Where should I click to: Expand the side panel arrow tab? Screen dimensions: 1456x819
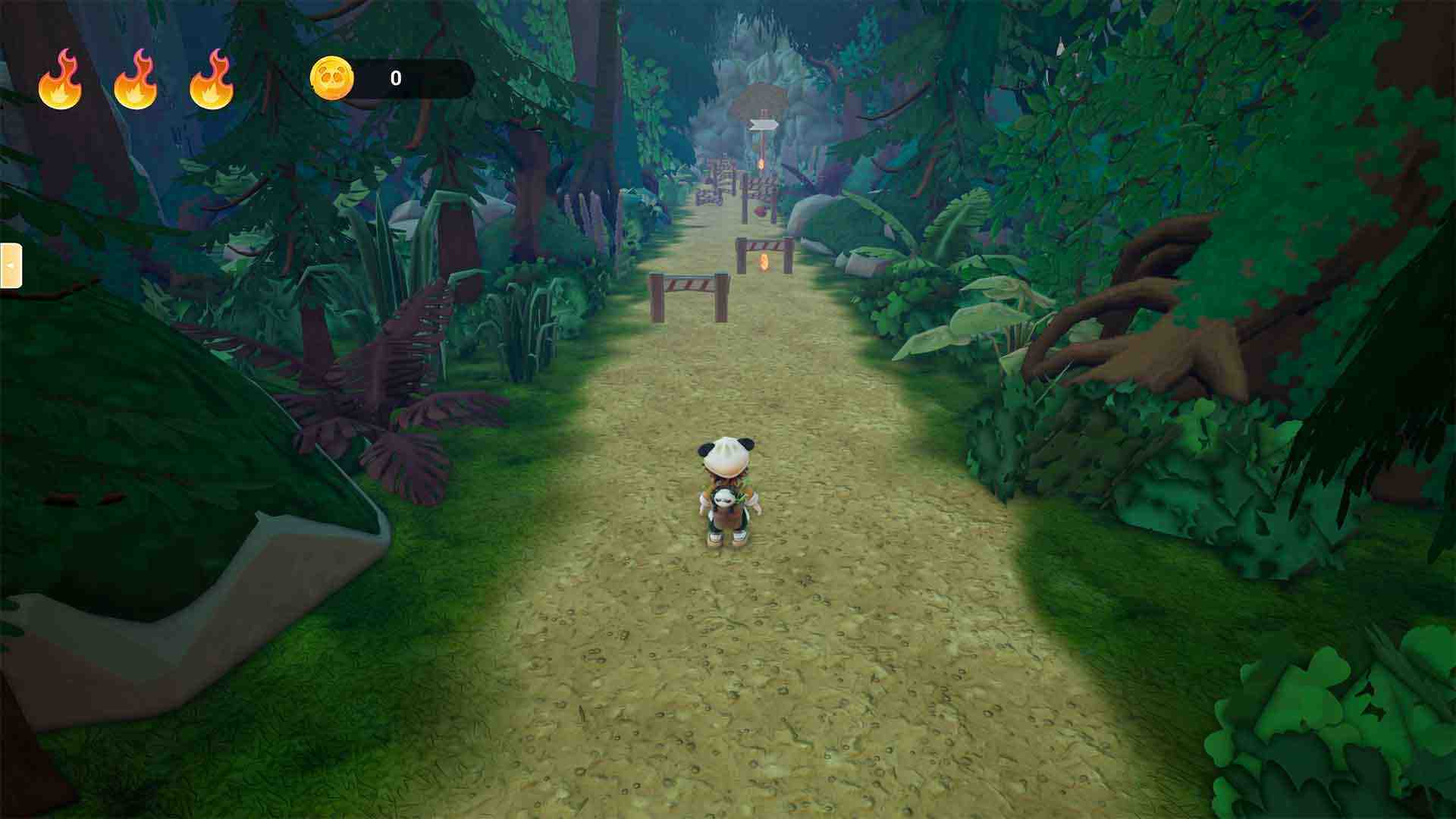pos(11,266)
